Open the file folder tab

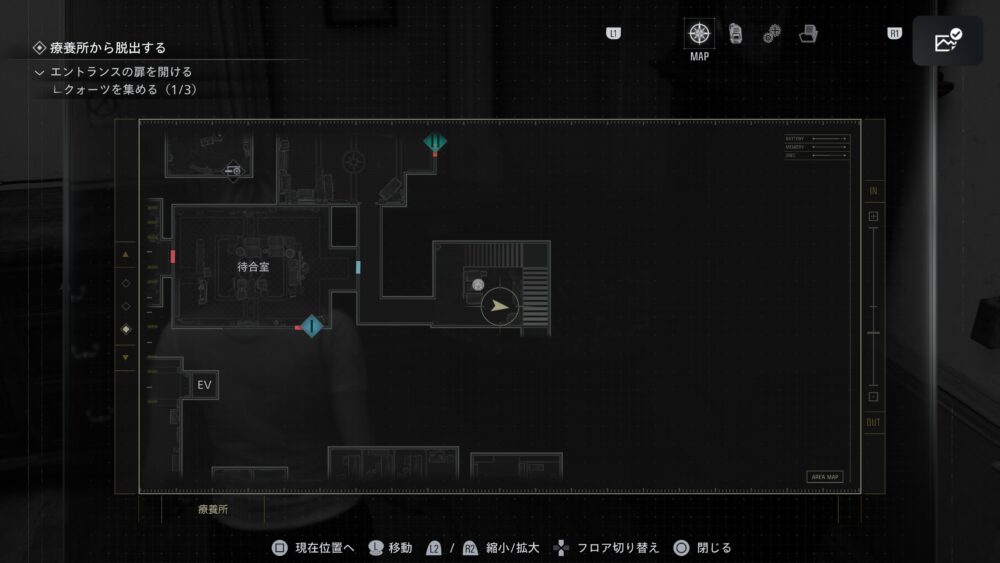809,33
